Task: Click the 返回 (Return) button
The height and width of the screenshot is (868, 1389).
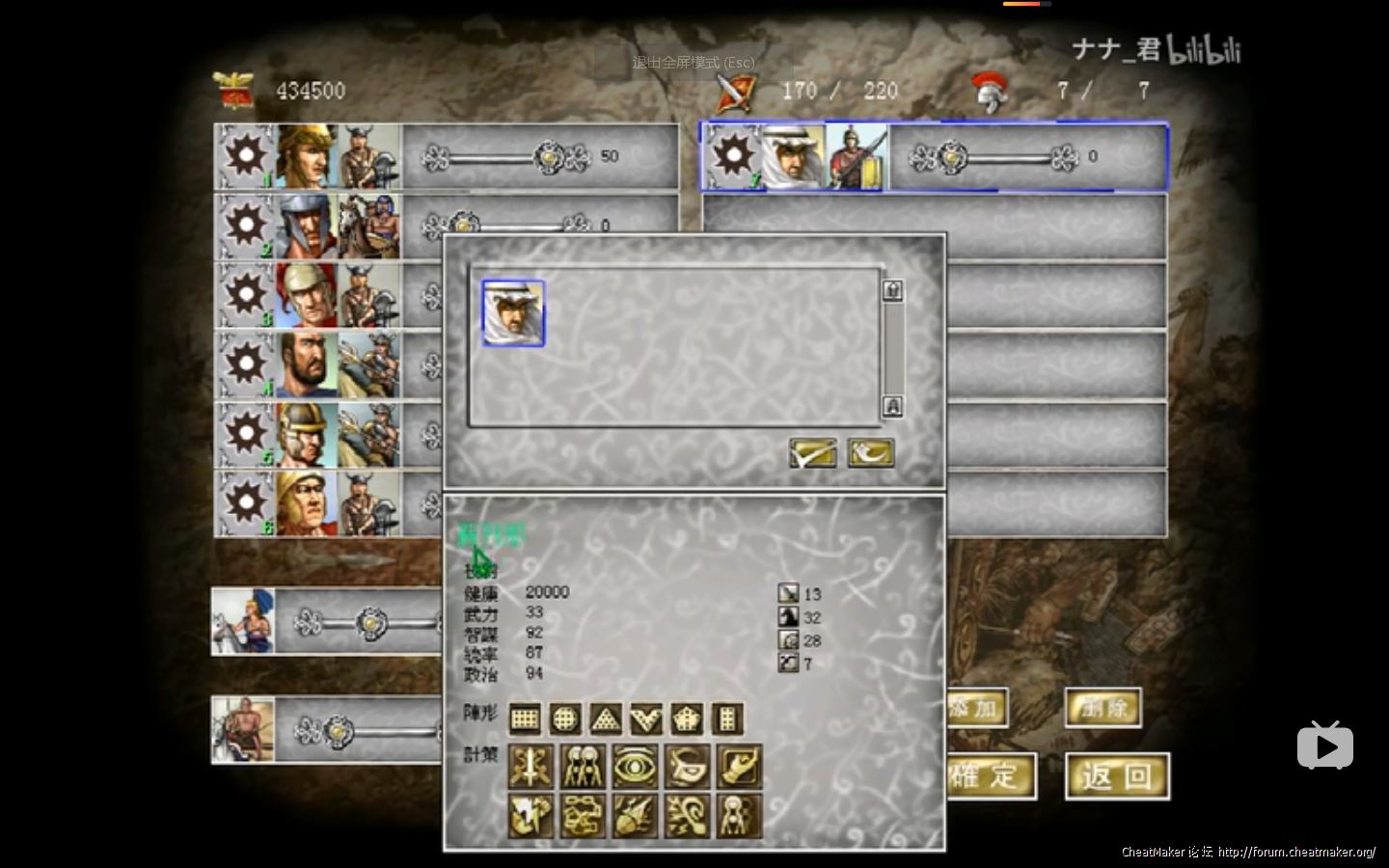Action: 1117,776
